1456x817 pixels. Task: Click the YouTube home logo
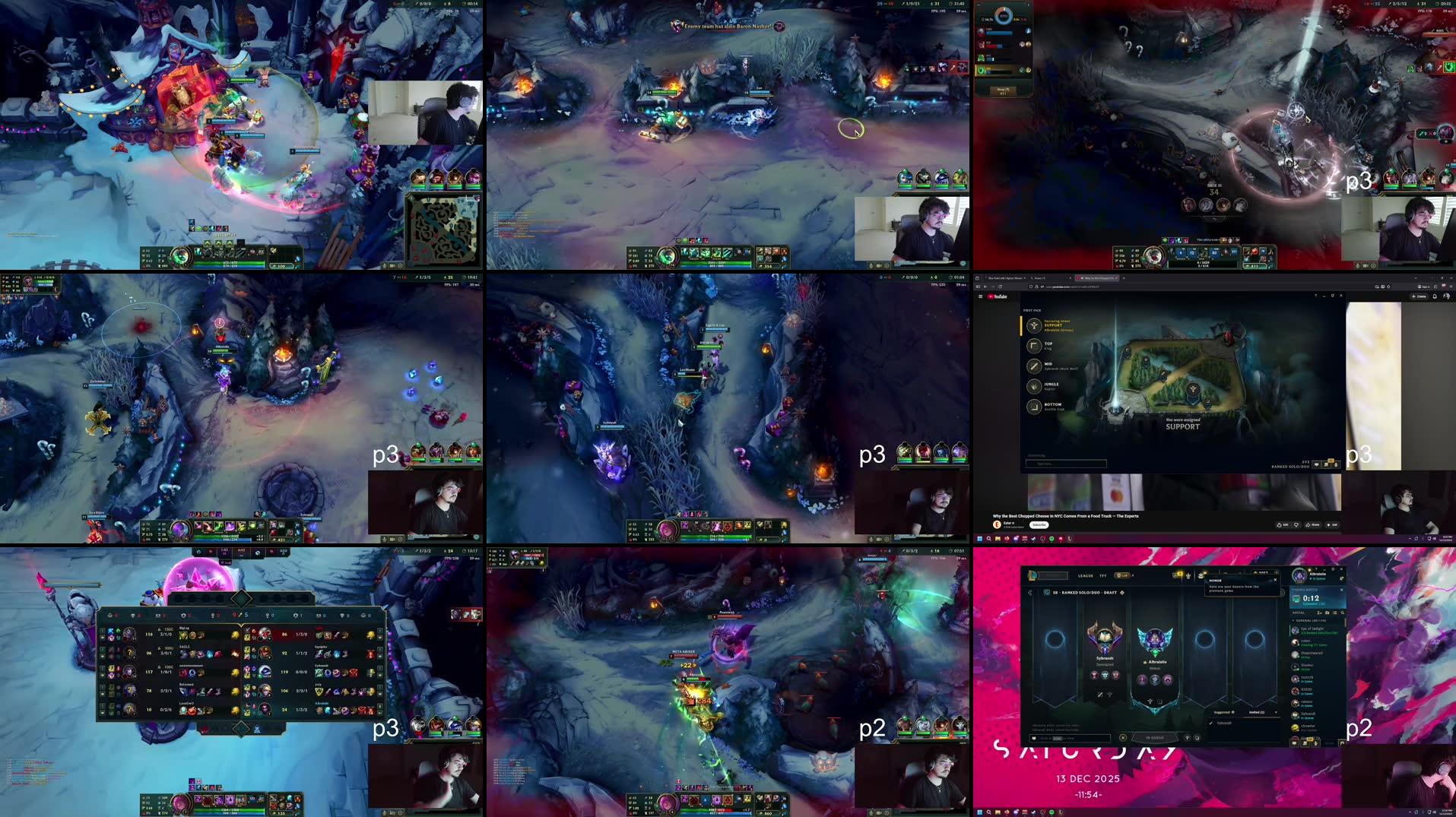[997, 296]
